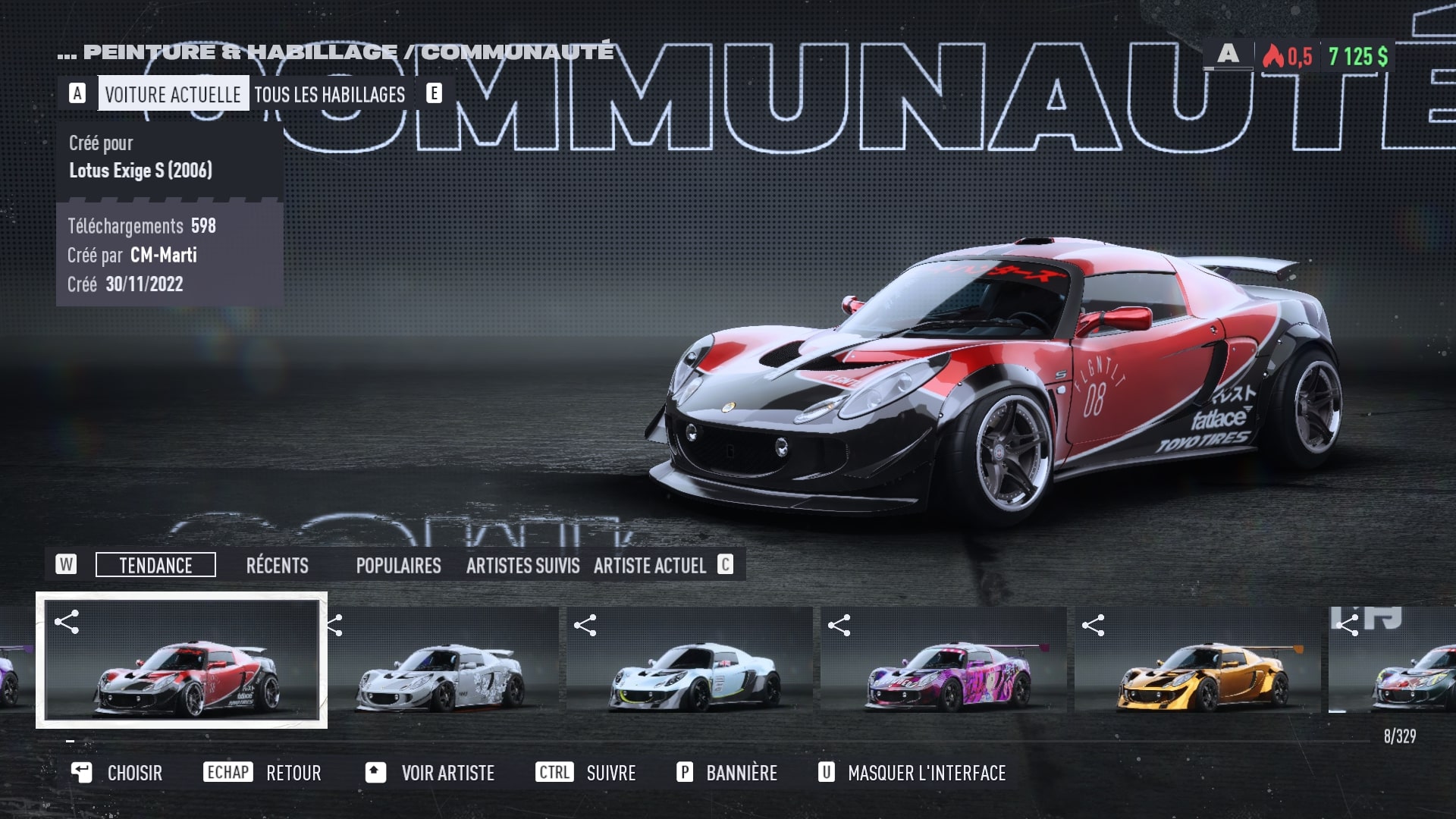This screenshot has height=819, width=1456.
Task: Click the banner button icon next to BANNIÈRE
Action: coord(686,773)
